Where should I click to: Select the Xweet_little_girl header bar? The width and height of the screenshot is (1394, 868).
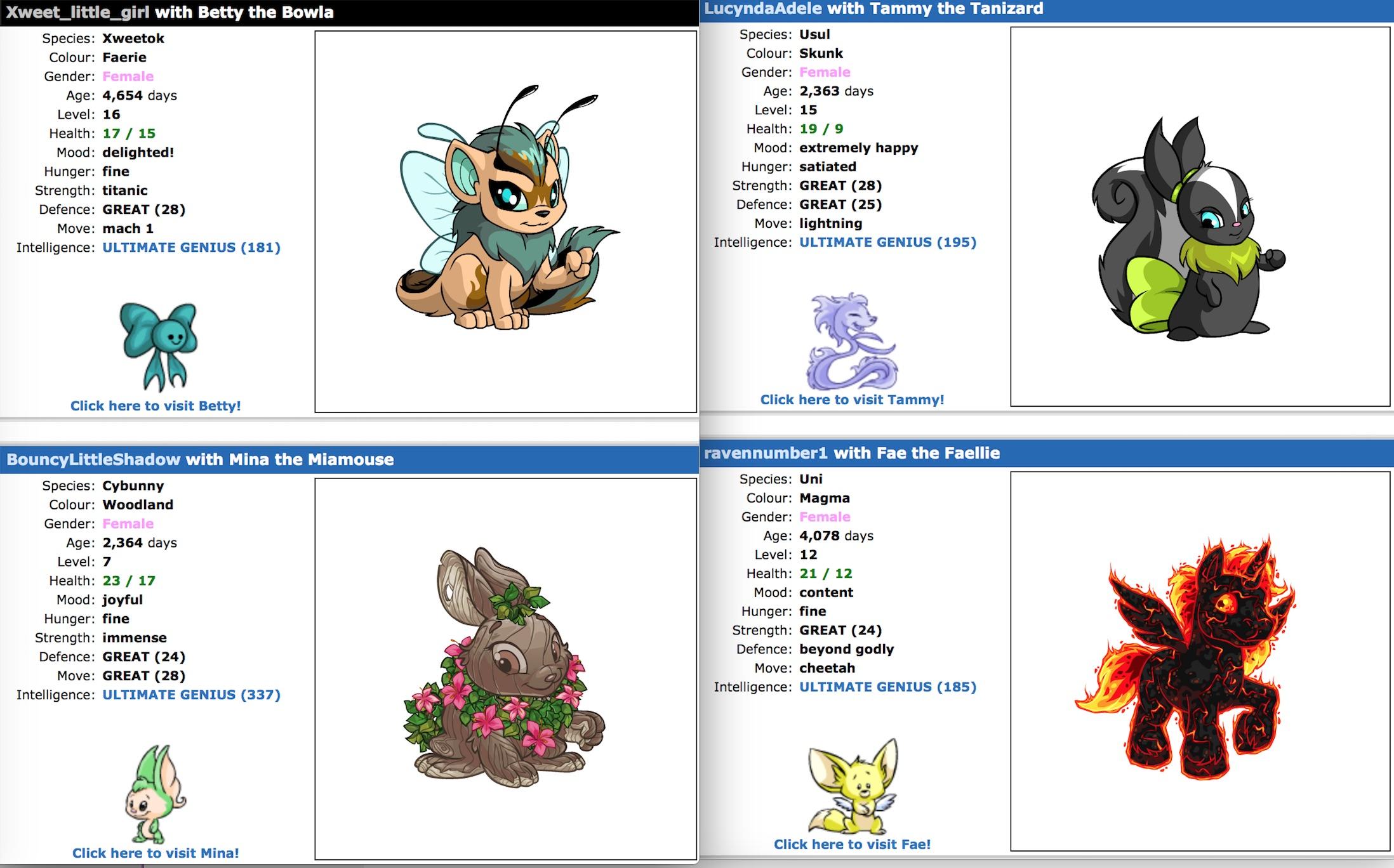171,11
